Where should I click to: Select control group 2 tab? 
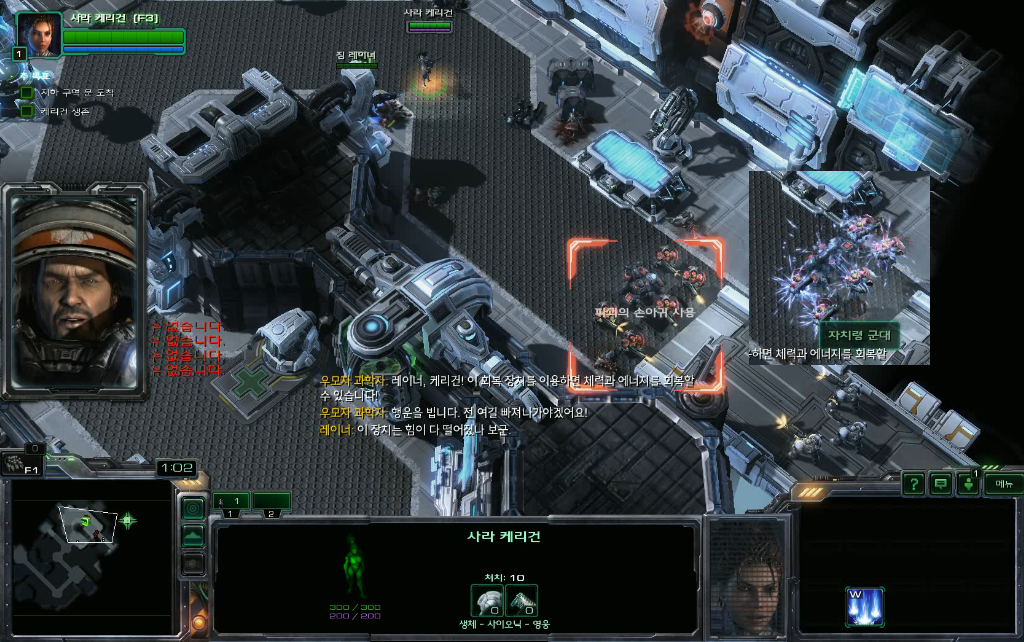click(x=271, y=501)
